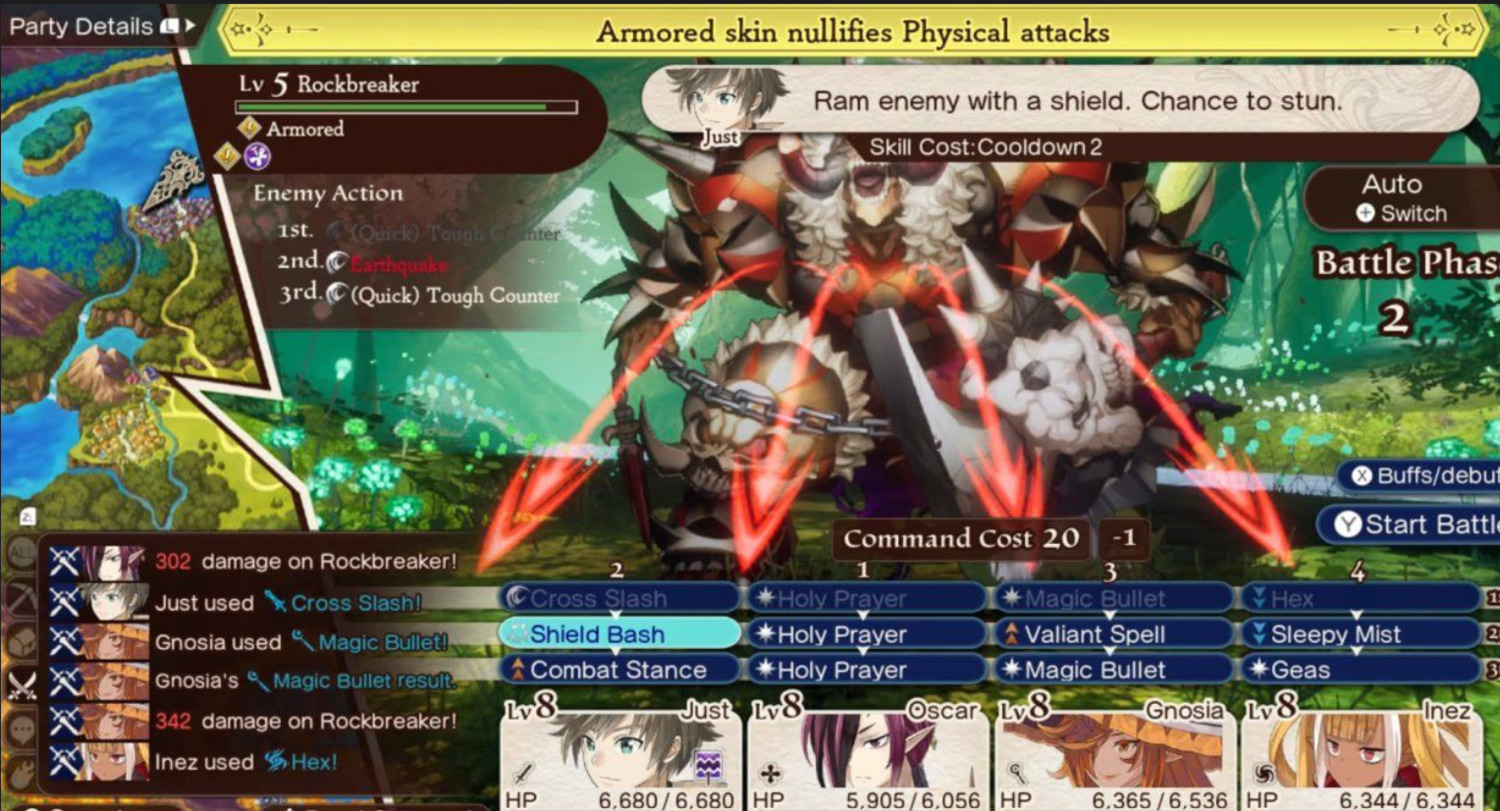1500x811 pixels.
Task: Select Oscar's character card
Action: 866,755
